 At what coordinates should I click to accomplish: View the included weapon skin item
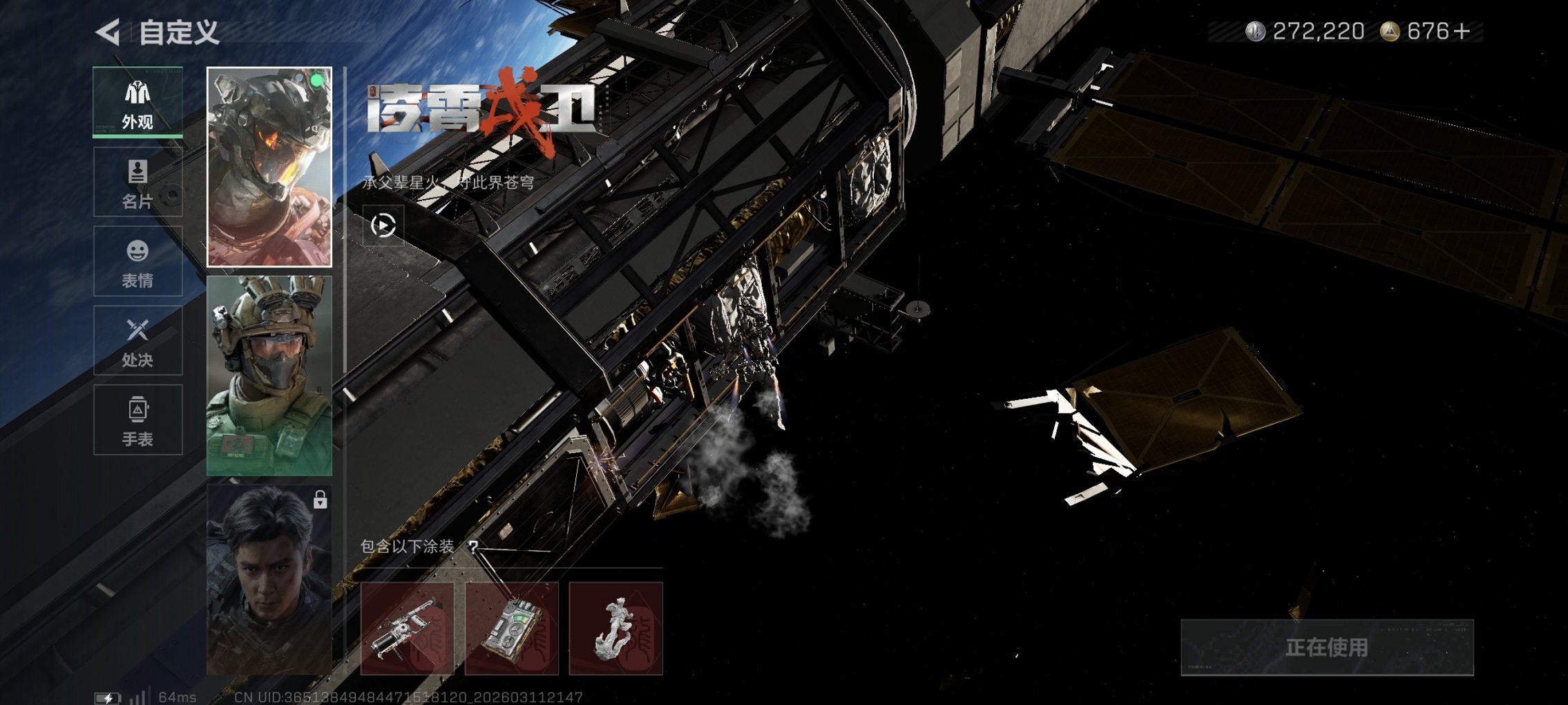pos(407,628)
